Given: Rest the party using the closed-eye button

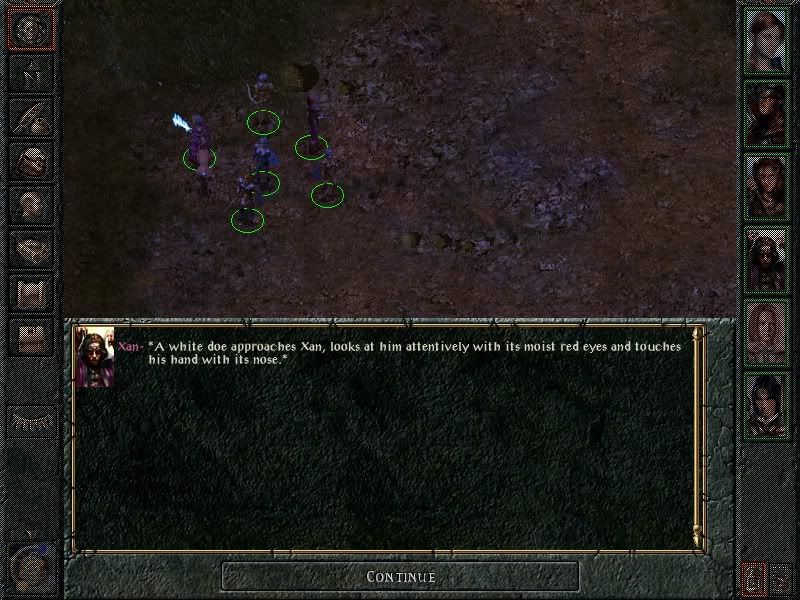Looking at the screenshot, I should coord(30,422).
